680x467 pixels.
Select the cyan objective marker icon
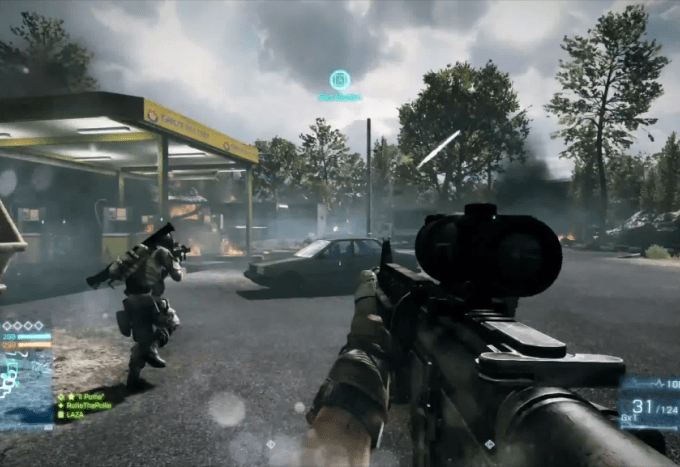(x=340, y=79)
